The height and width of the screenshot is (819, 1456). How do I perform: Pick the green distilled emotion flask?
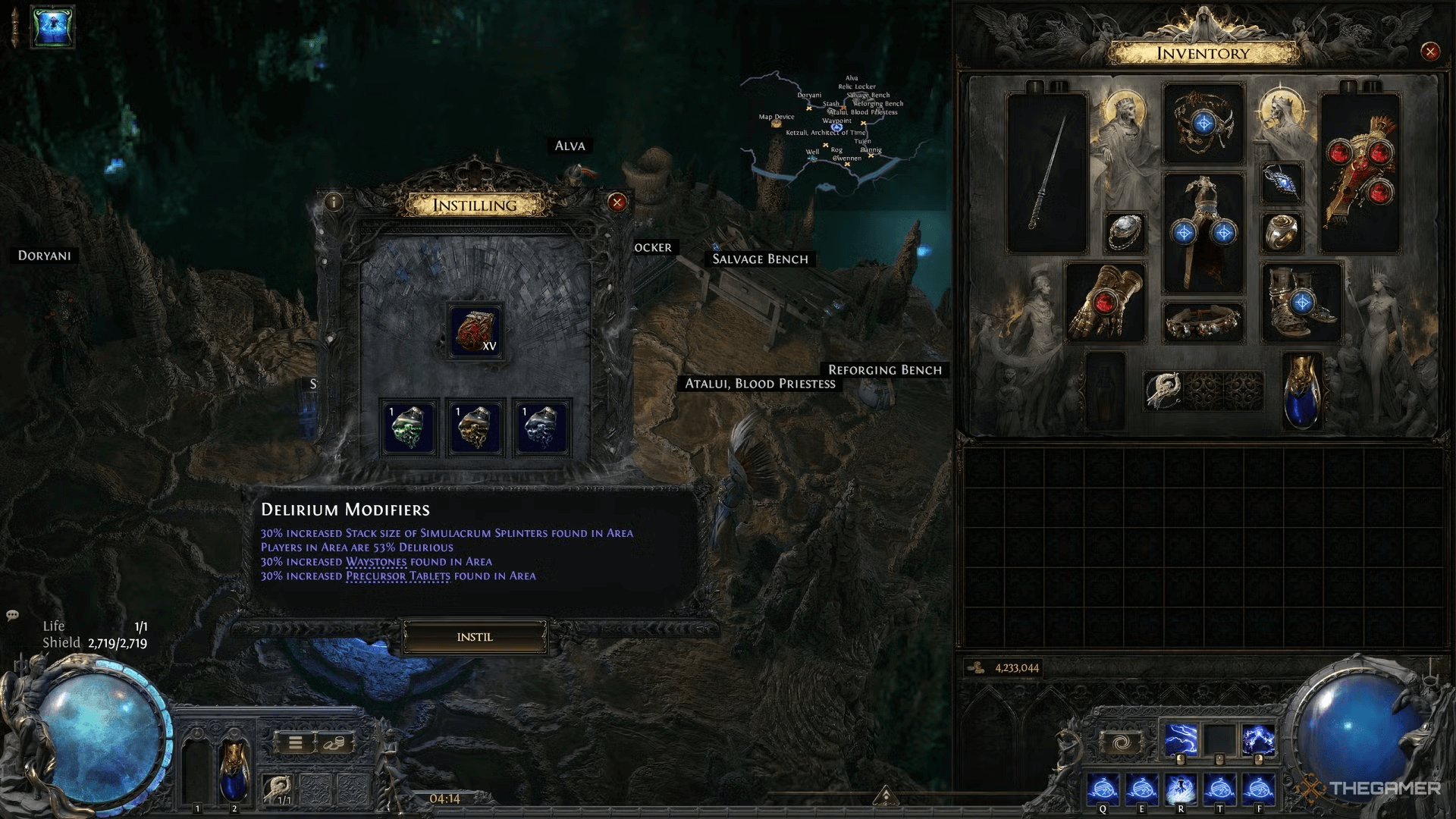pos(409,428)
